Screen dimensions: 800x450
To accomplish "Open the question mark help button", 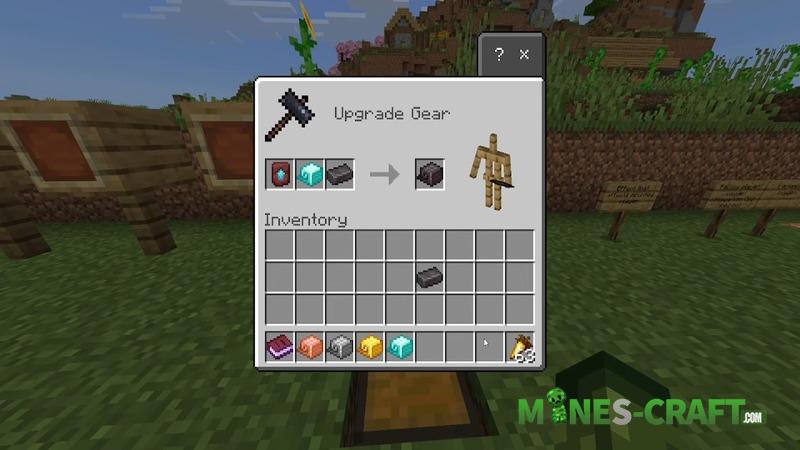I will coord(499,55).
